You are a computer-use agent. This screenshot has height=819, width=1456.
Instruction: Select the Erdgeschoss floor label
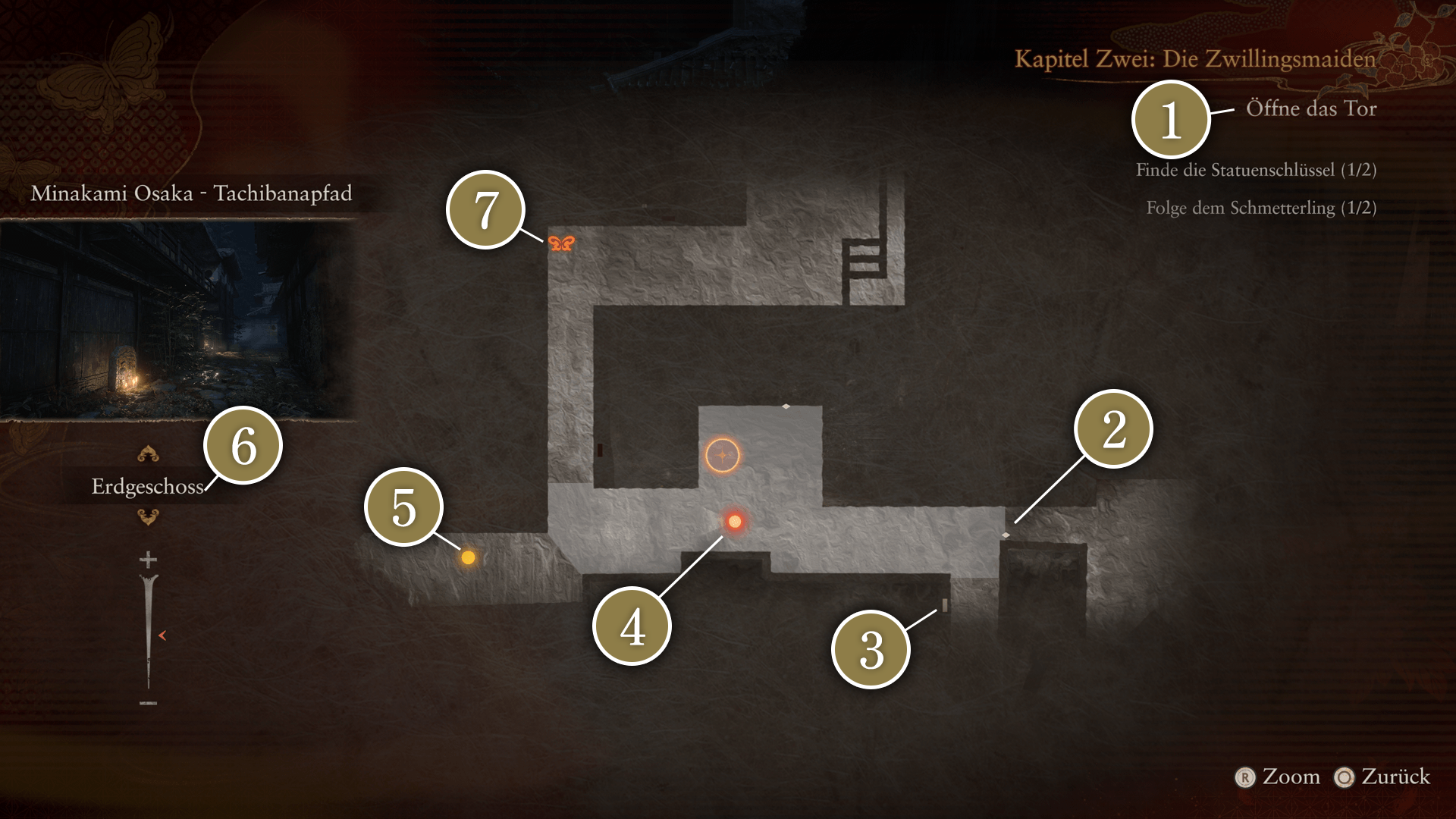point(147,486)
